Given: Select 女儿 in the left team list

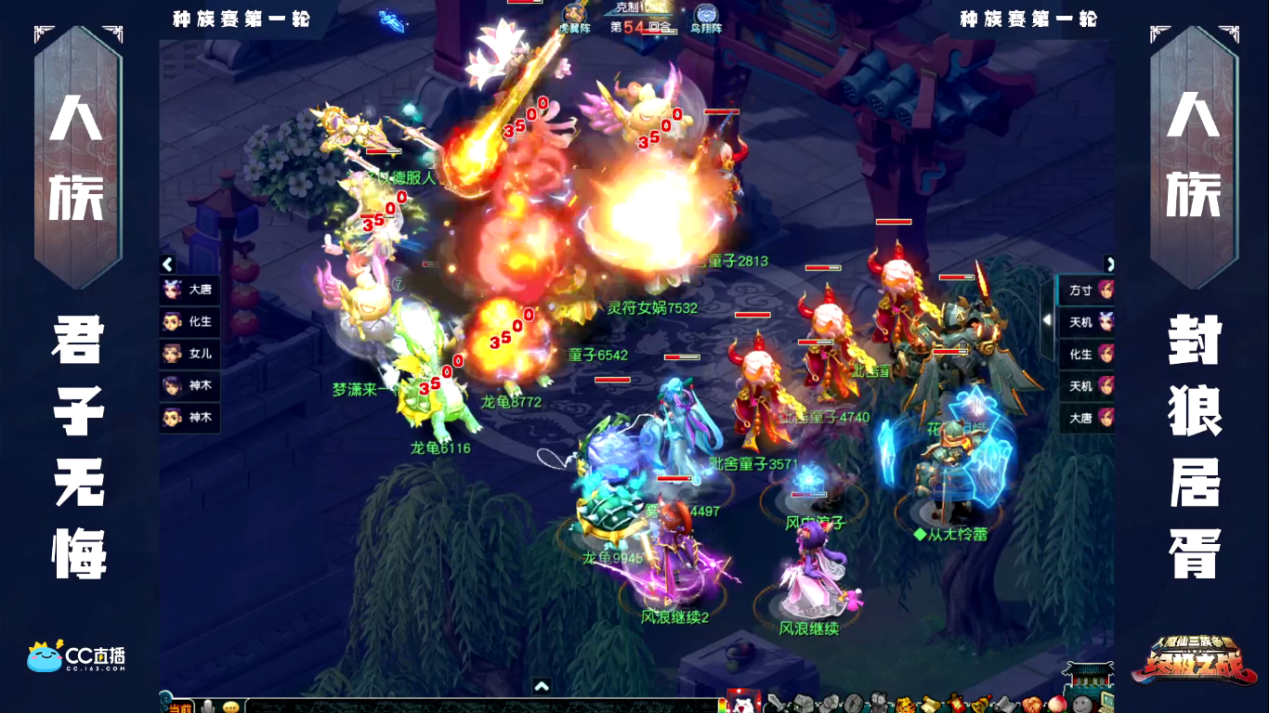Looking at the screenshot, I should click(190, 354).
